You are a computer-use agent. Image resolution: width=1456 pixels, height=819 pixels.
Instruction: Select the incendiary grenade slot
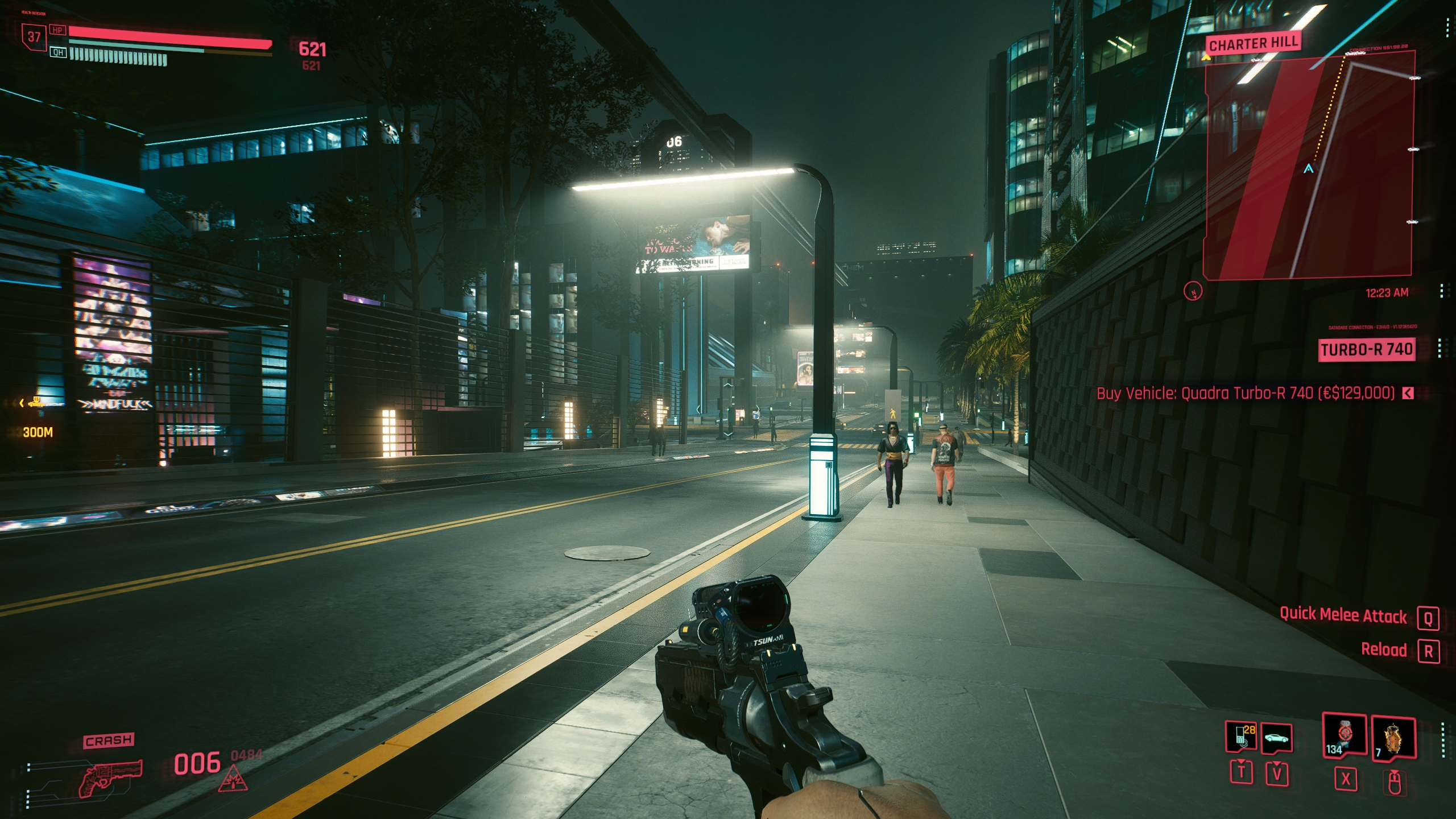[x=1393, y=738]
